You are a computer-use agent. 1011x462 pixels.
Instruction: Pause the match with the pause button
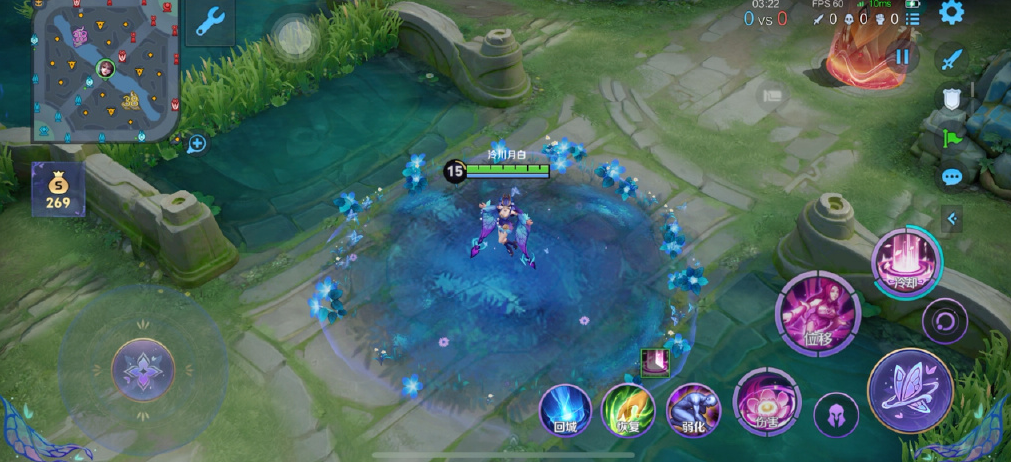coord(903,56)
